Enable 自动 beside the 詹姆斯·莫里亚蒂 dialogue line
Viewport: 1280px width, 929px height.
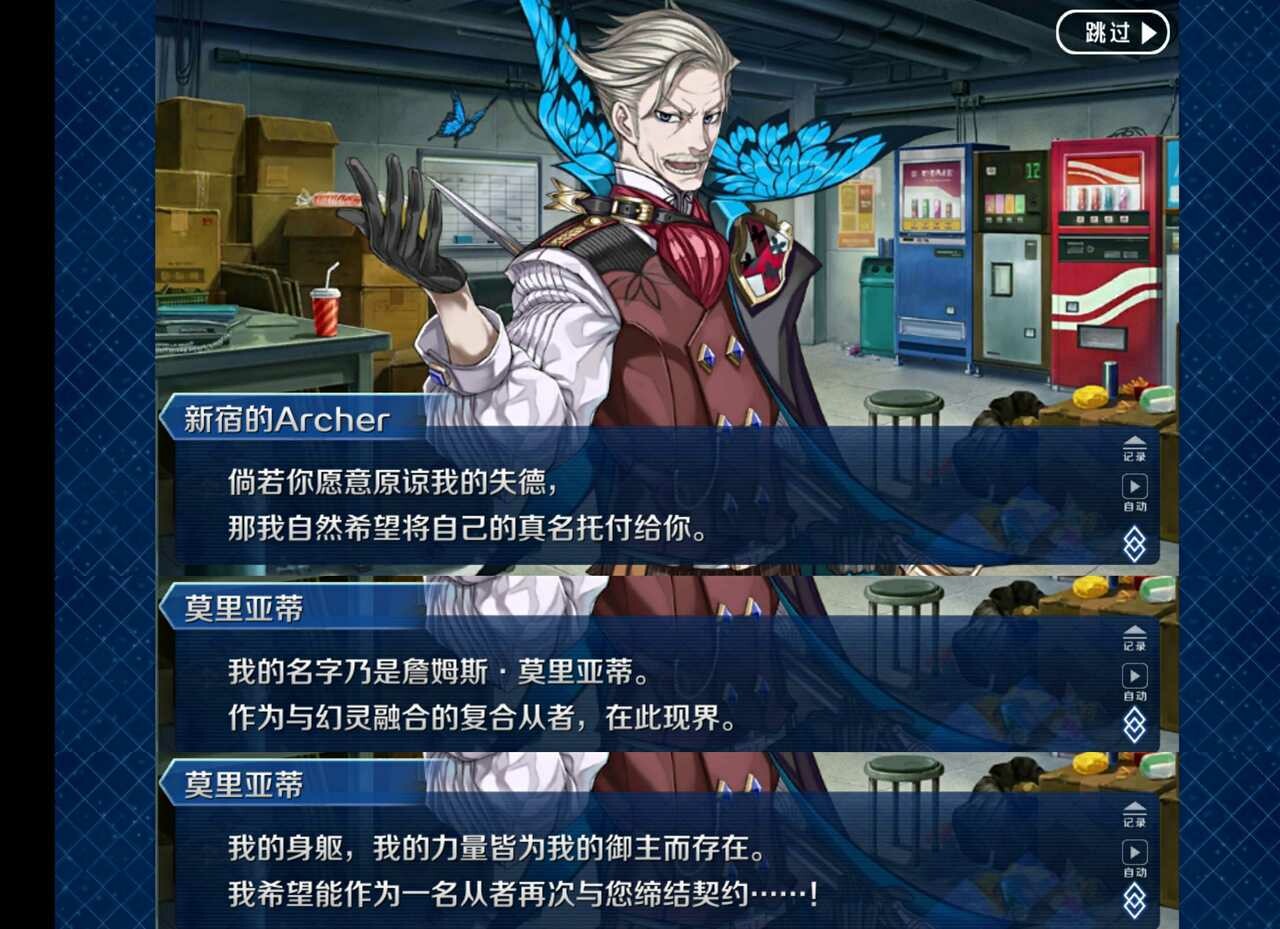[x=1134, y=680]
